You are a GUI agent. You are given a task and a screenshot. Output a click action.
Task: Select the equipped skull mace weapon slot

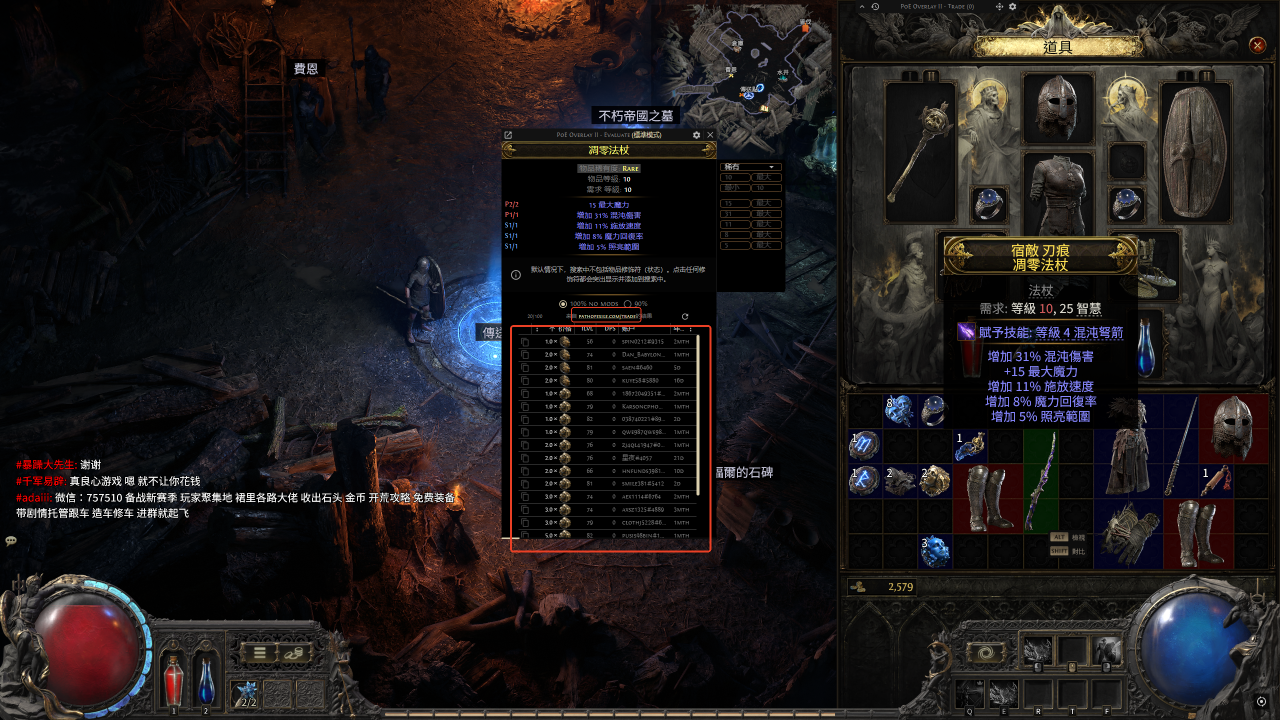coord(921,152)
